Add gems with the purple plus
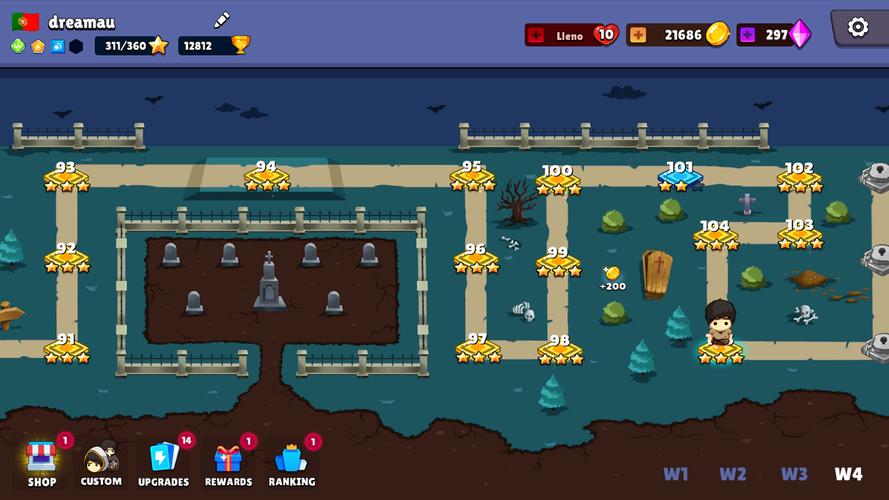This screenshot has height=500, width=889. pos(748,35)
